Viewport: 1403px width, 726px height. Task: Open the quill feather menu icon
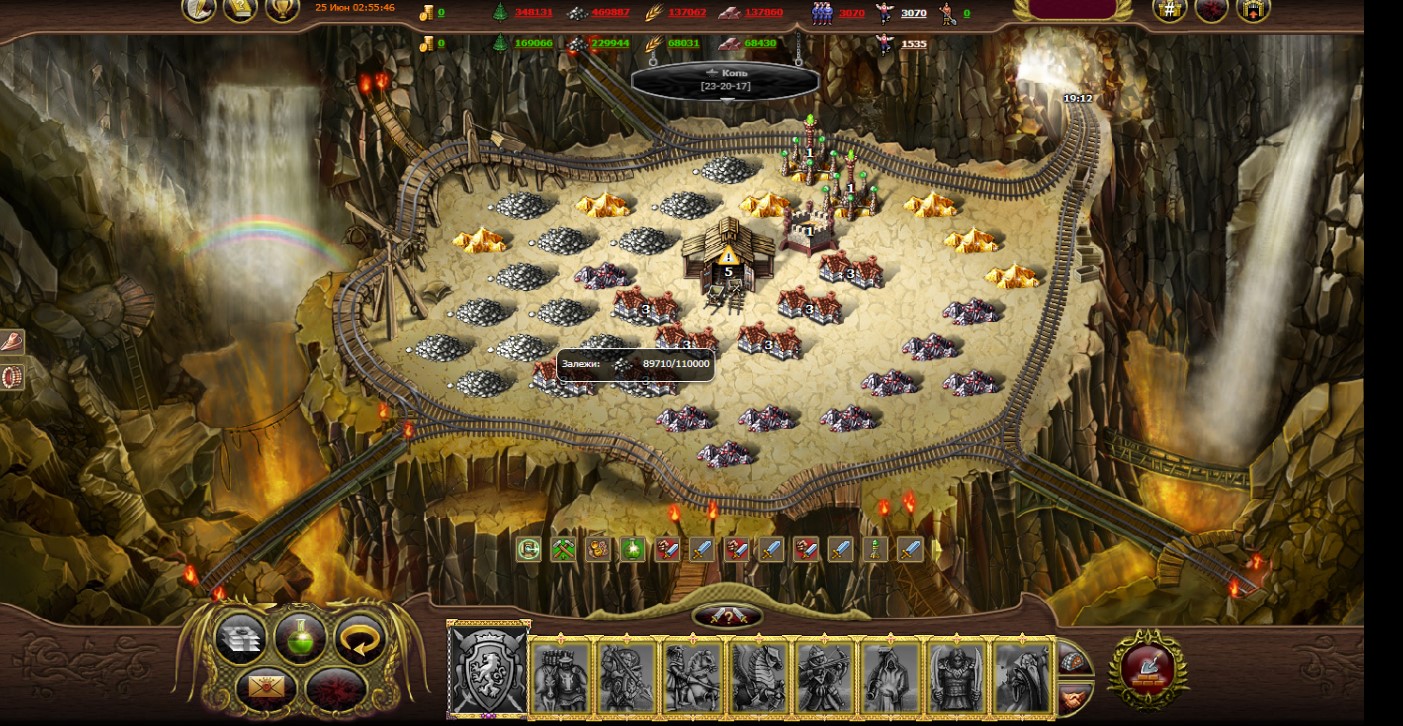click(199, 9)
